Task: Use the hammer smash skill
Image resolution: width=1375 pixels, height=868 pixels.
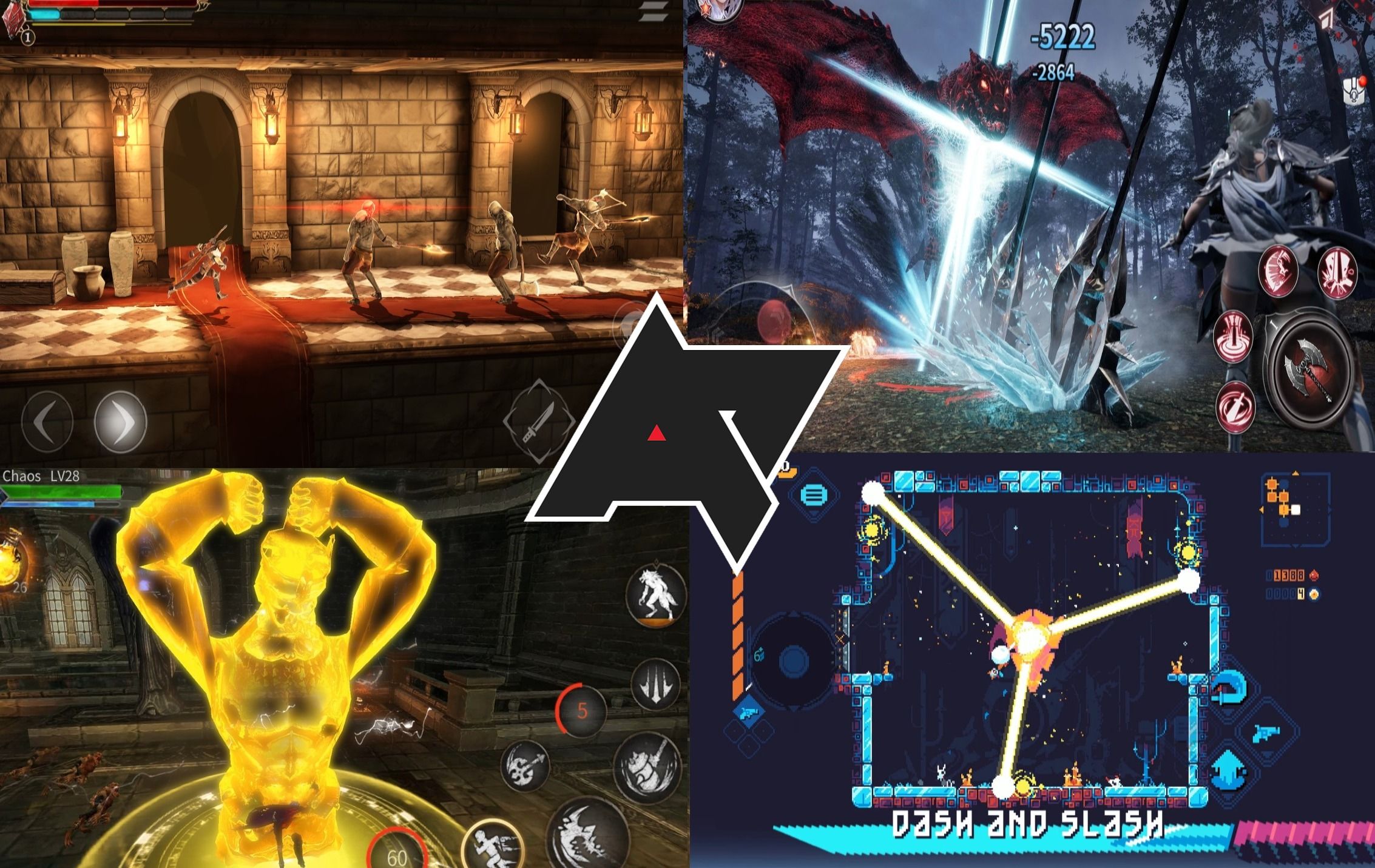Action: point(646,768)
